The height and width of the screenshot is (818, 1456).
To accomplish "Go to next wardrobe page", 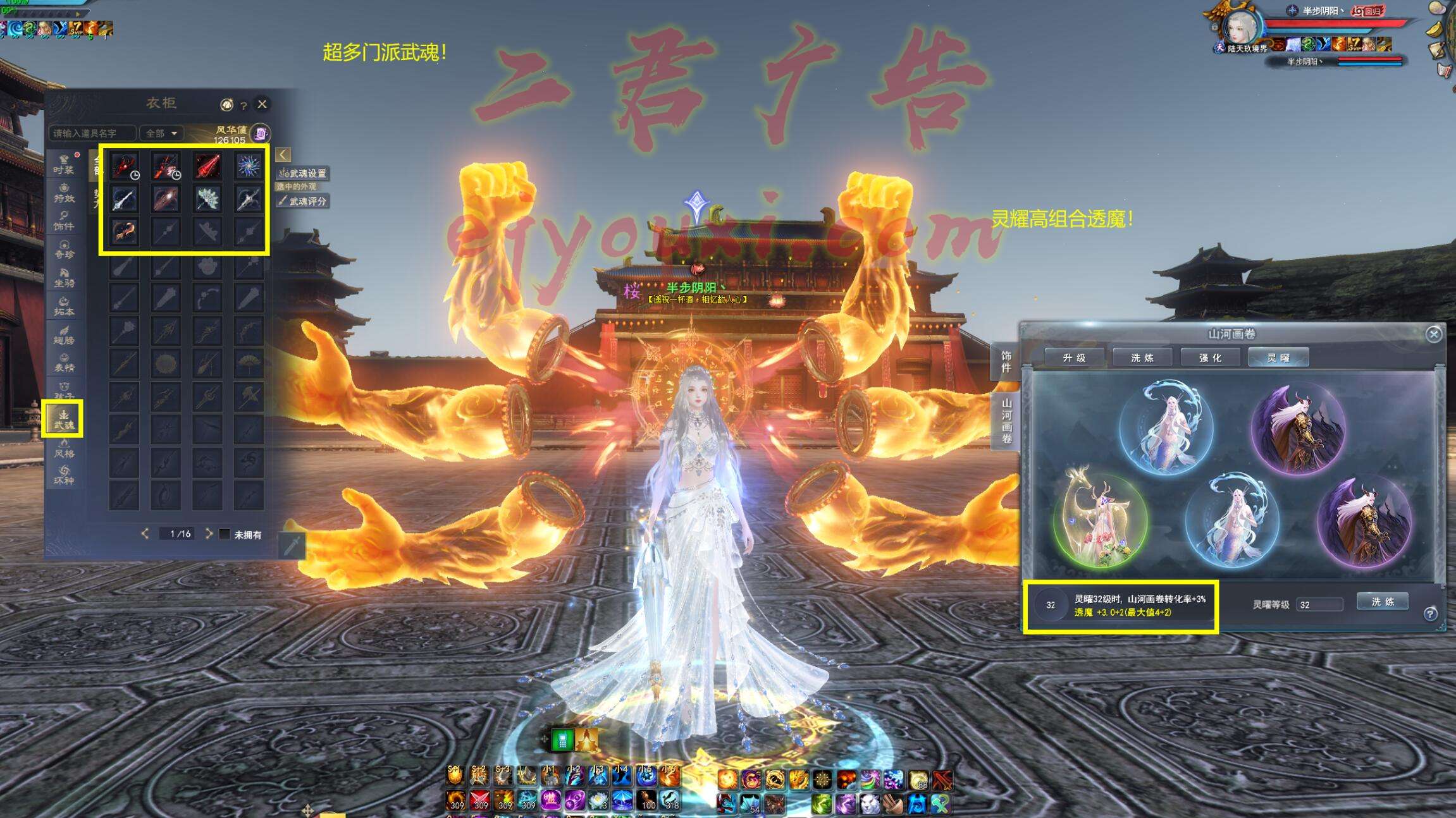I will pos(209,534).
